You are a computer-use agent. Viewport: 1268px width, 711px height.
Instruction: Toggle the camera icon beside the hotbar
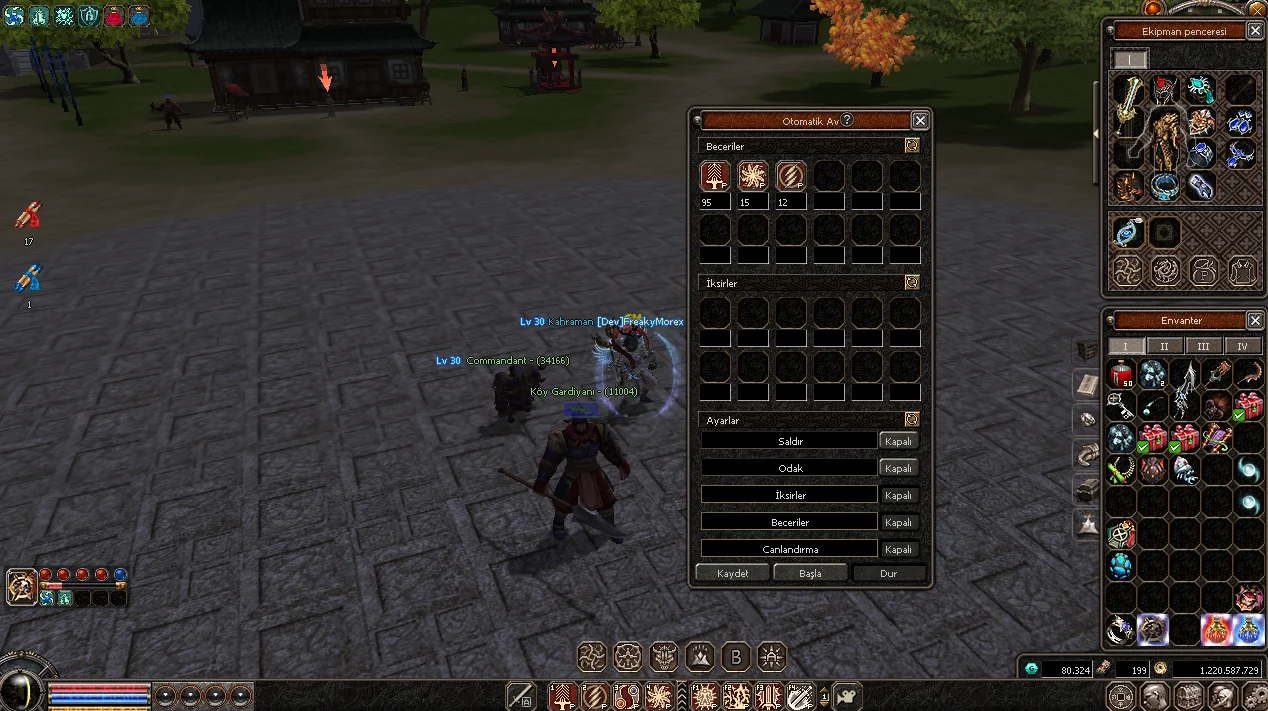coord(847,696)
